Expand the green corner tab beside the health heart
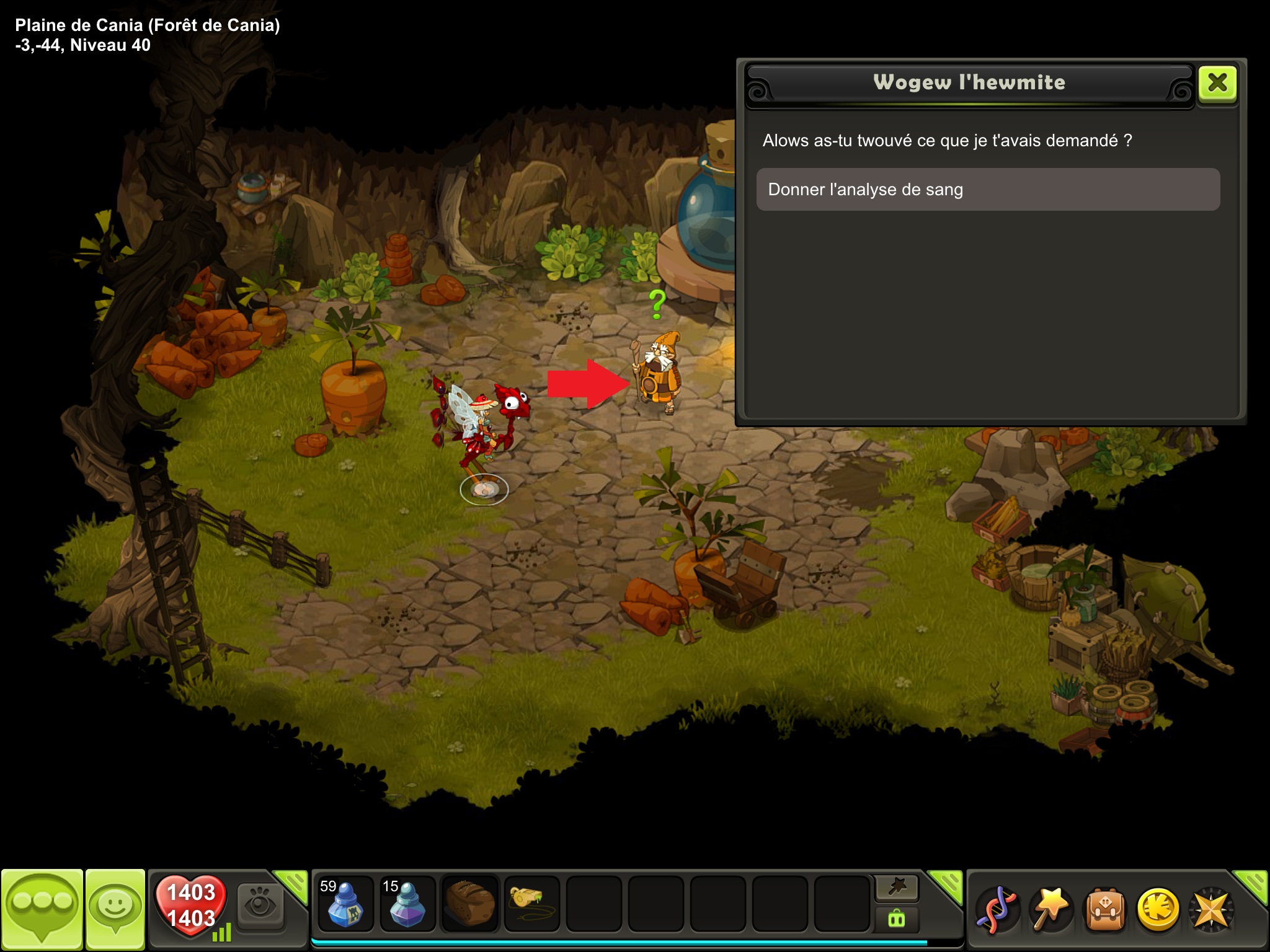1270x952 pixels. tap(291, 884)
